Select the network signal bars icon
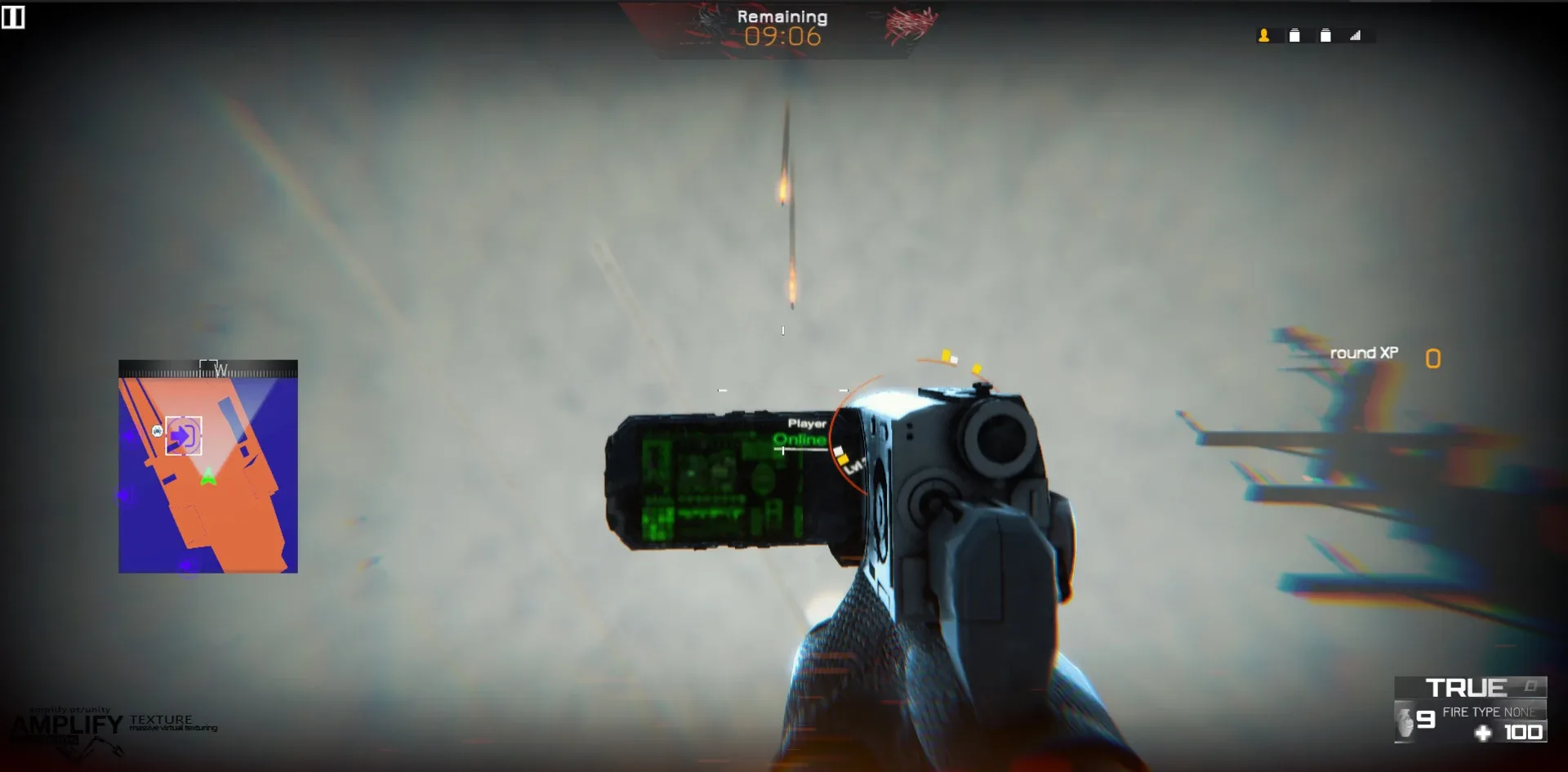This screenshot has width=1568, height=772. (x=1356, y=37)
